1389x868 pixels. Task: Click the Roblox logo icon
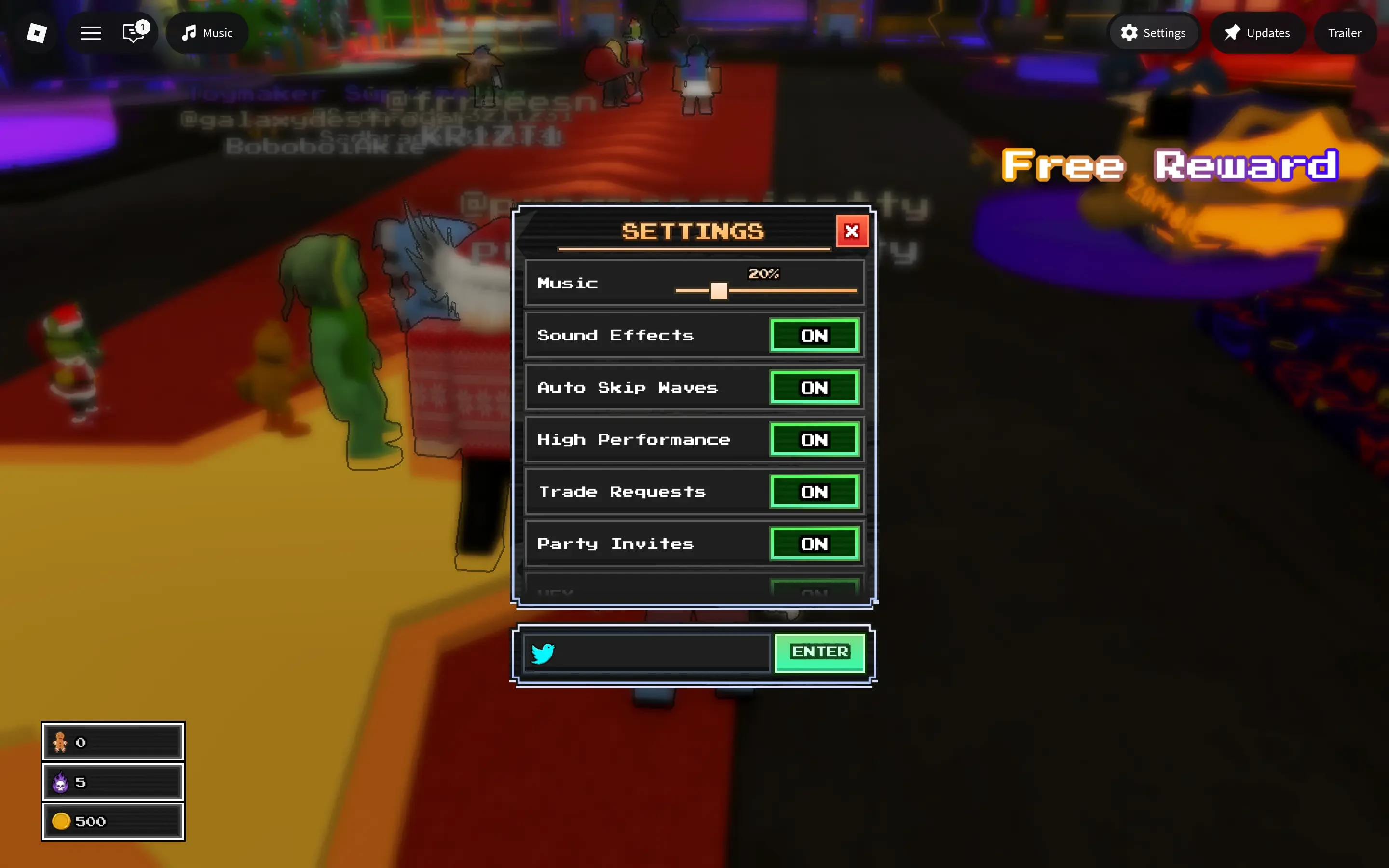36,33
